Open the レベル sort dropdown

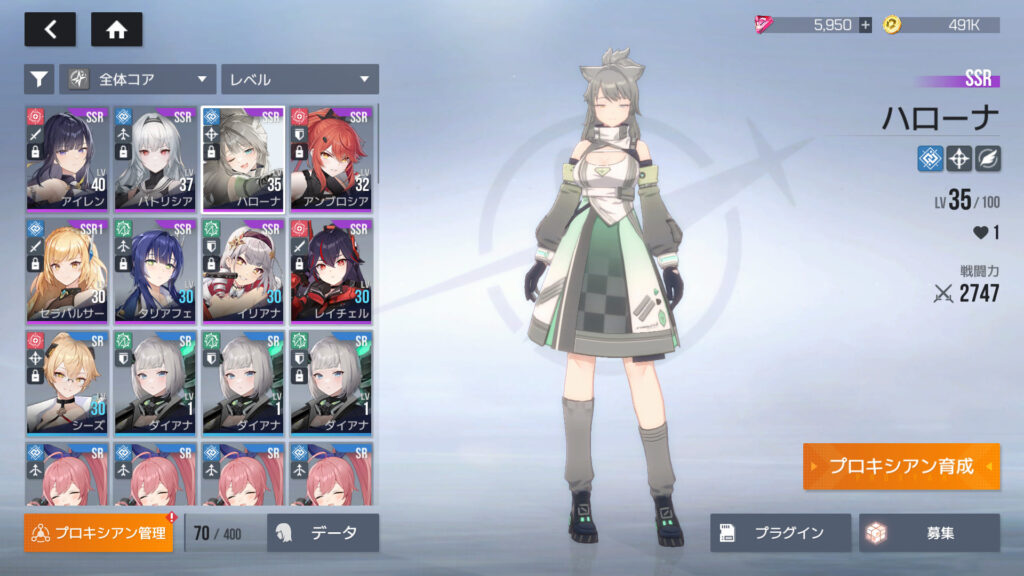299,79
